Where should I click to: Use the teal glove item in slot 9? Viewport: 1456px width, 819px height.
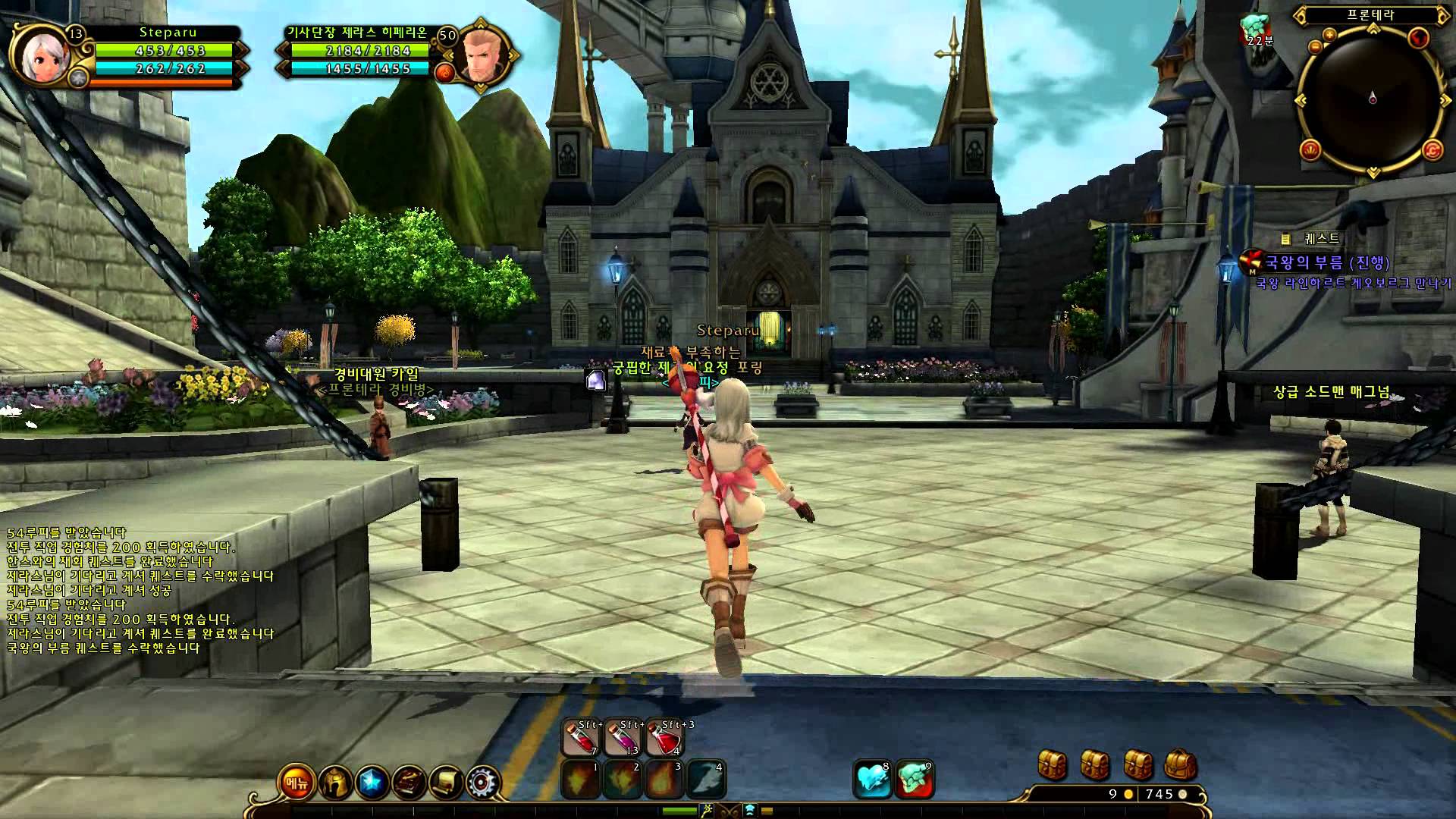click(914, 780)
